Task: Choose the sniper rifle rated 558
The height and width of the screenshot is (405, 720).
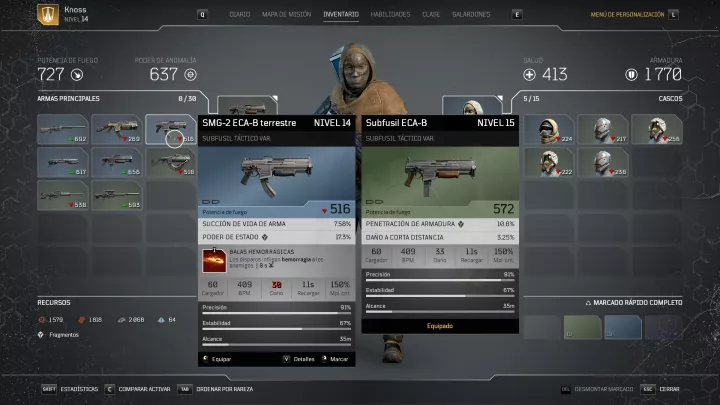Action: pyautogui.click(x=64, y=196)
